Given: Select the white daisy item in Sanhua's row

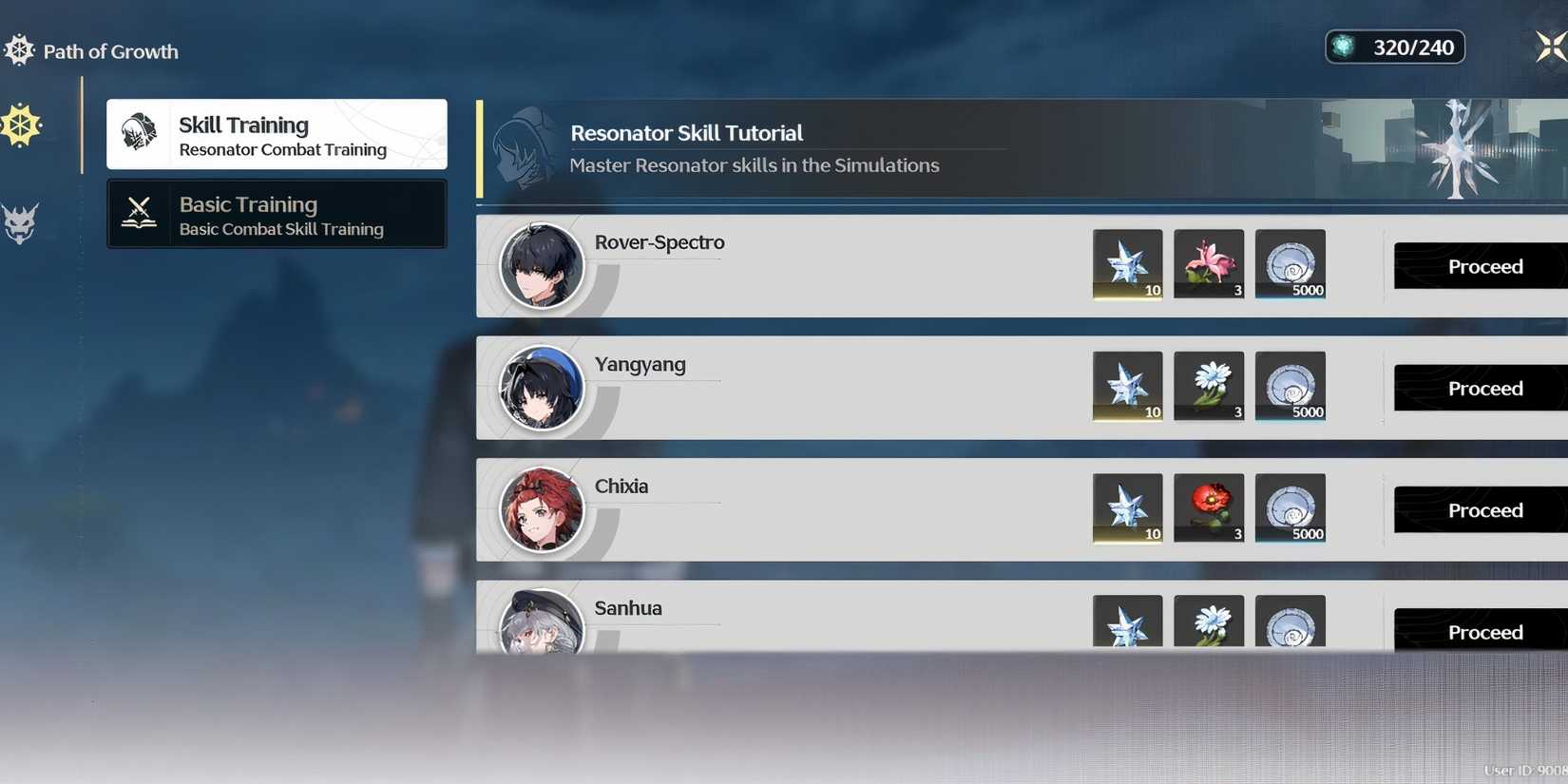Looking at the screenshot, I should coord(1208,621).
